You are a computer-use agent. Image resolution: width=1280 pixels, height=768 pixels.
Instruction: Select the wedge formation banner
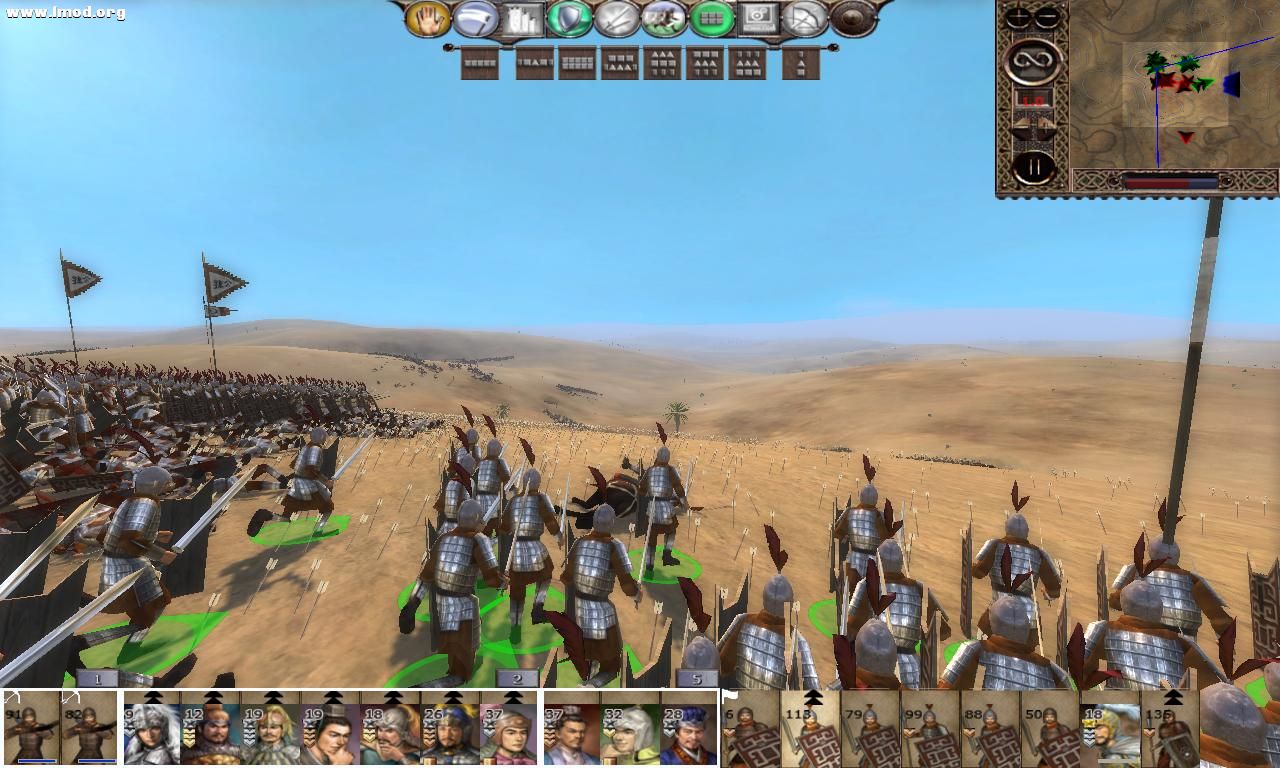801,64
